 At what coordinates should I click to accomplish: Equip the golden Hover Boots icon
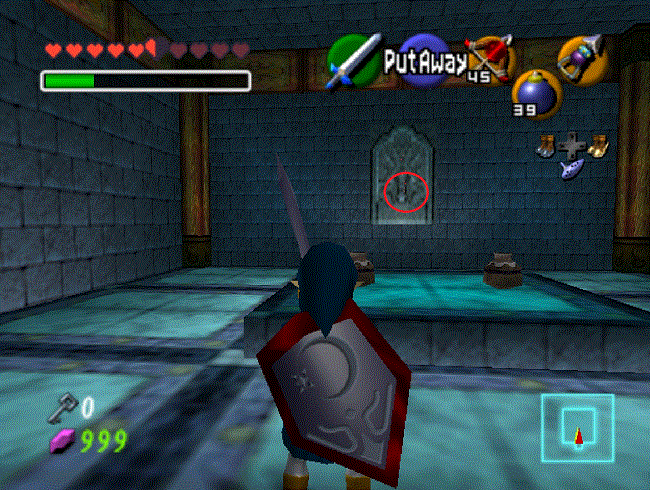[599, 146]
